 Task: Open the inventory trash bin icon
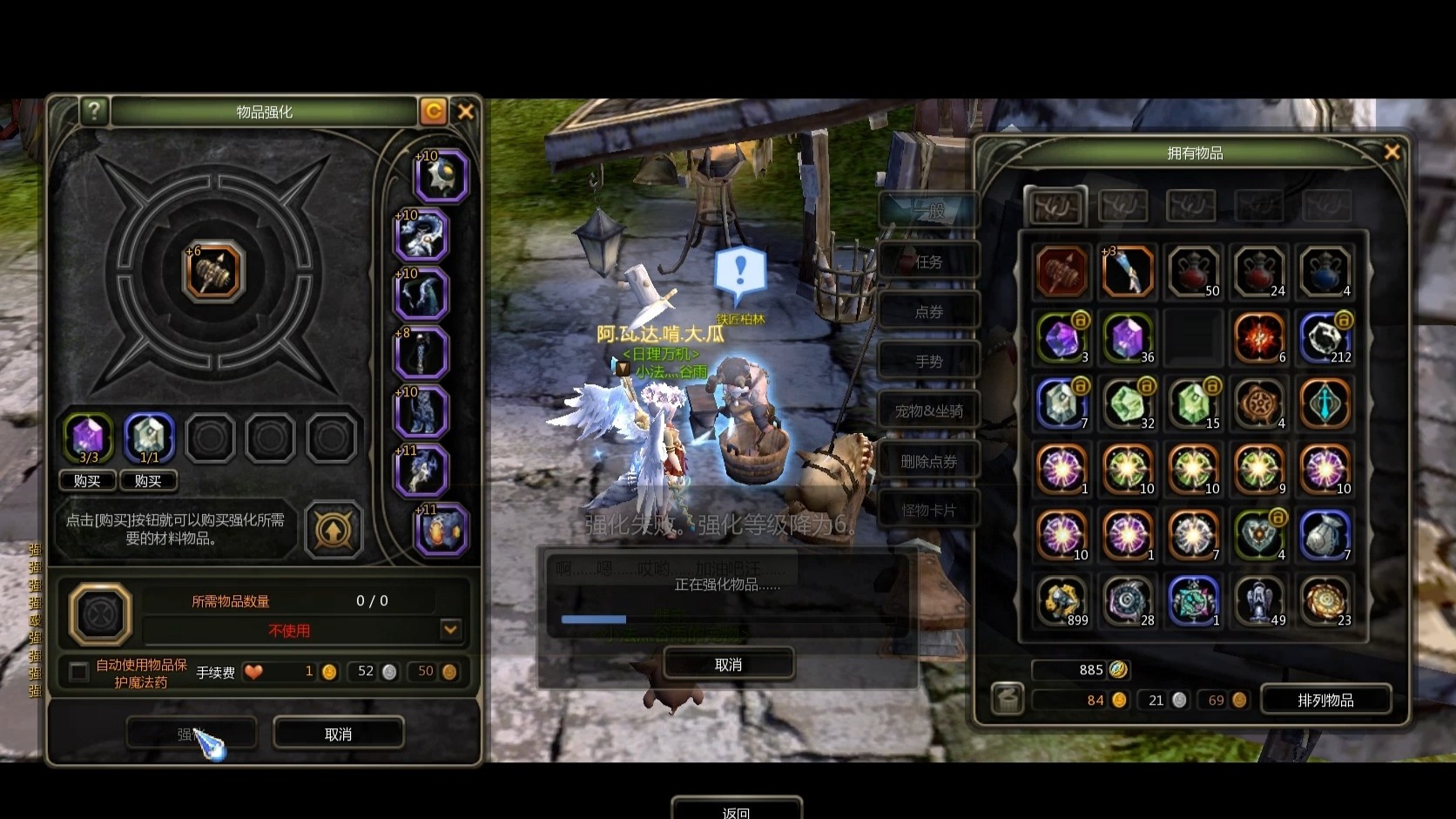1008,699
